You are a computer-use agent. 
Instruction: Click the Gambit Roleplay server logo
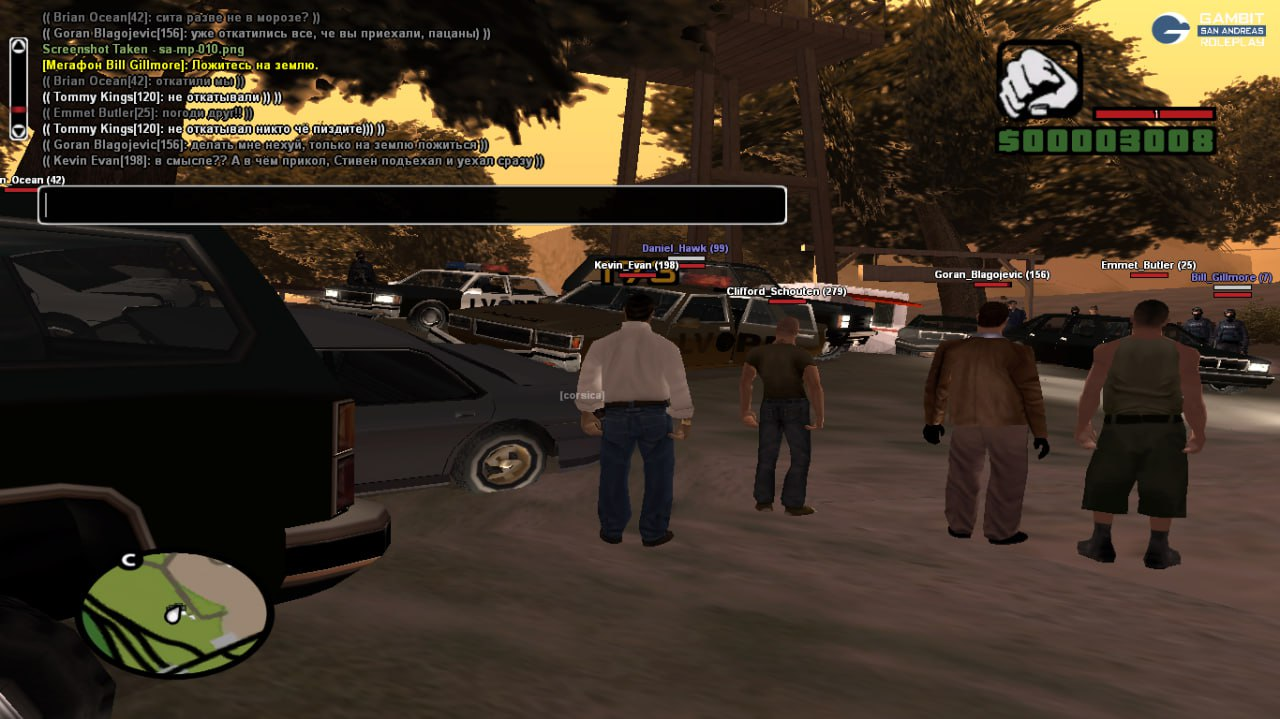click(x=1209, y=29)
